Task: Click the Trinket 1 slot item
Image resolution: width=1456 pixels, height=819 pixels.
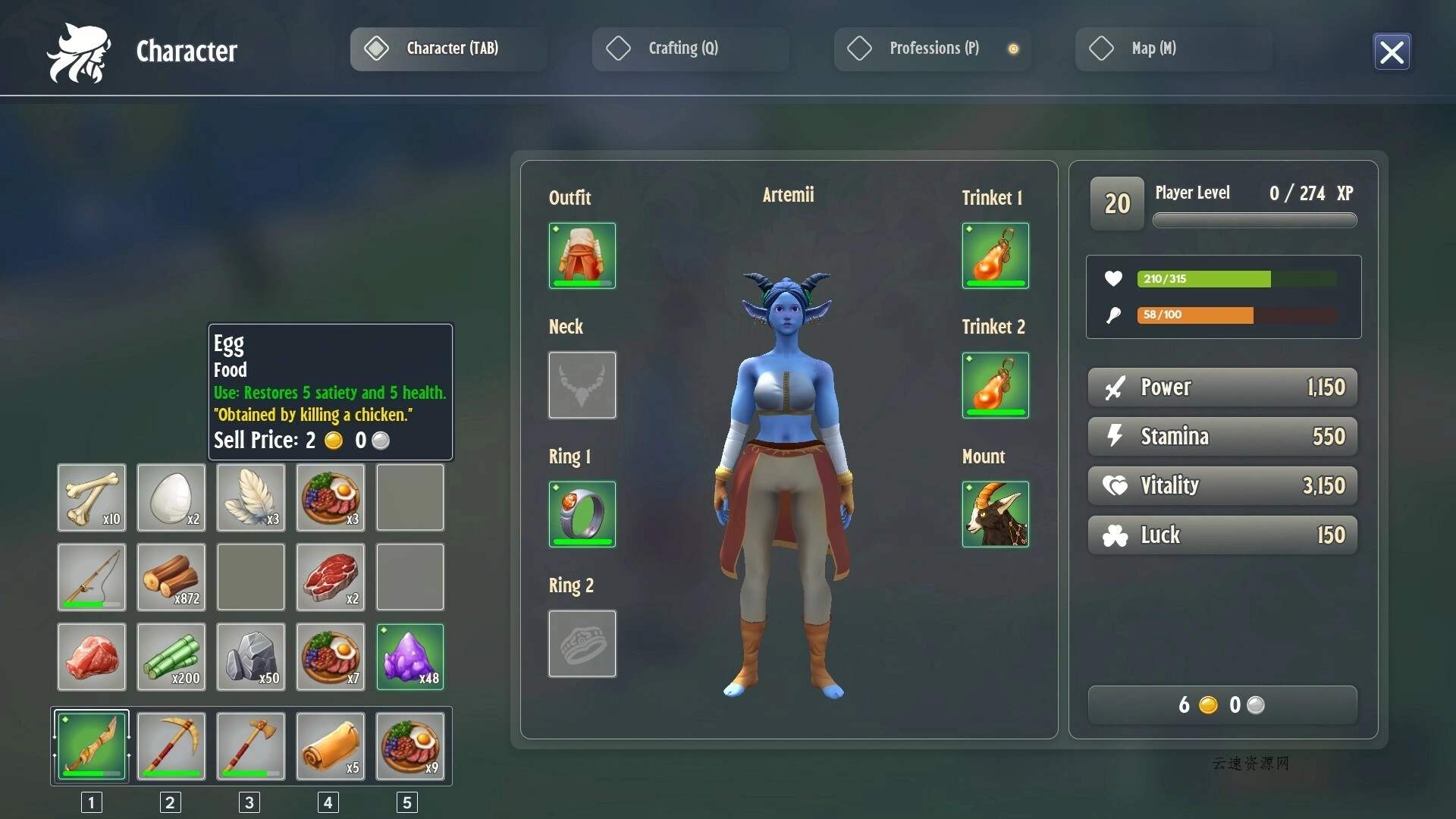Action: tap(995, 256)
